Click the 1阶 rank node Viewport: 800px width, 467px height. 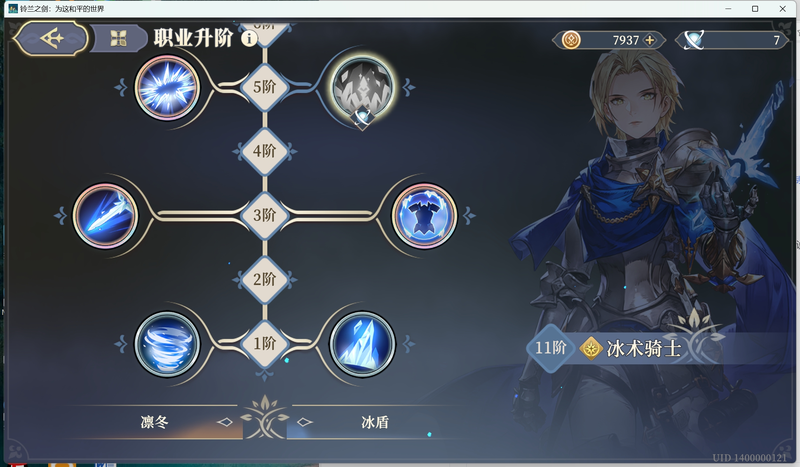click(x=264, y=344)
